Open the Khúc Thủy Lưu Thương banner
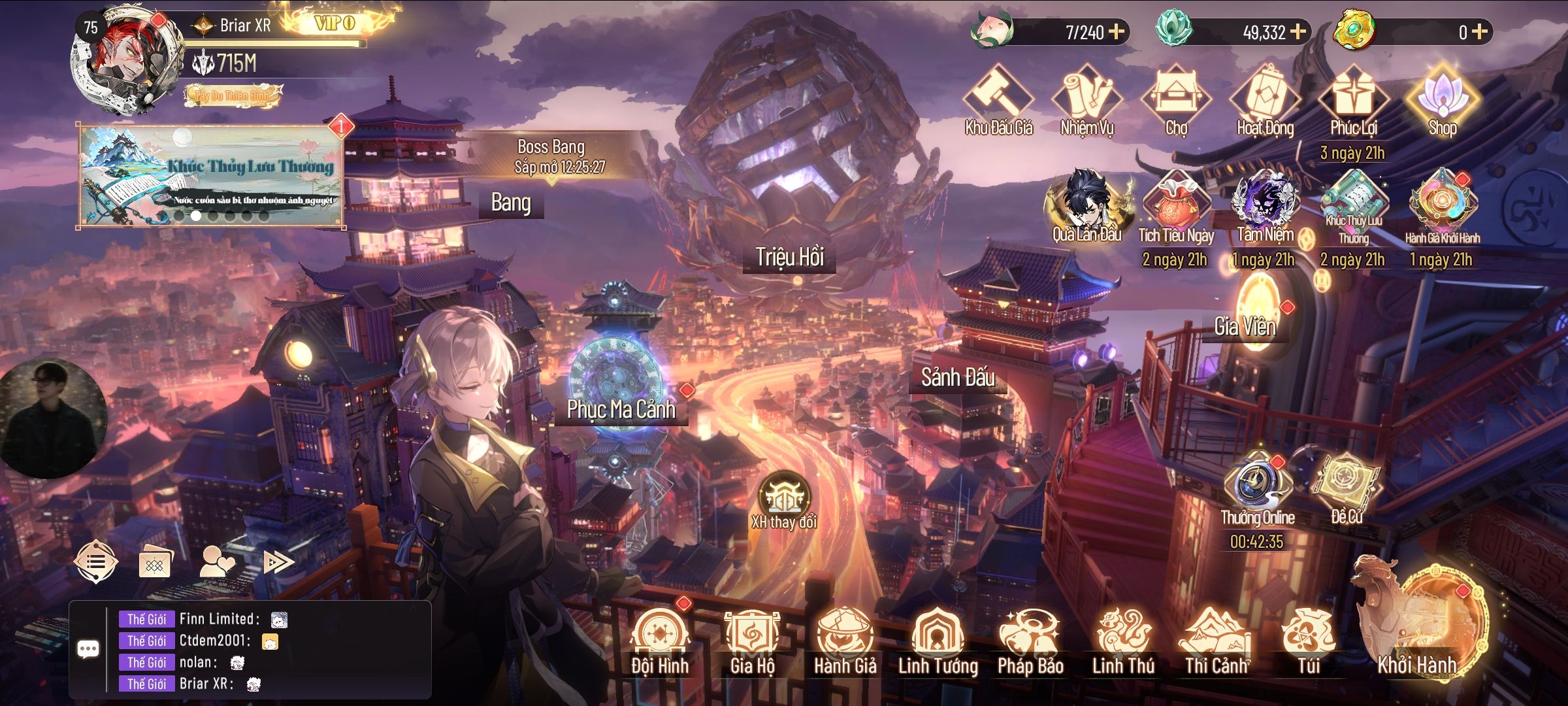This screenshot has height=706, width=1568. click(x=210, y=175)
